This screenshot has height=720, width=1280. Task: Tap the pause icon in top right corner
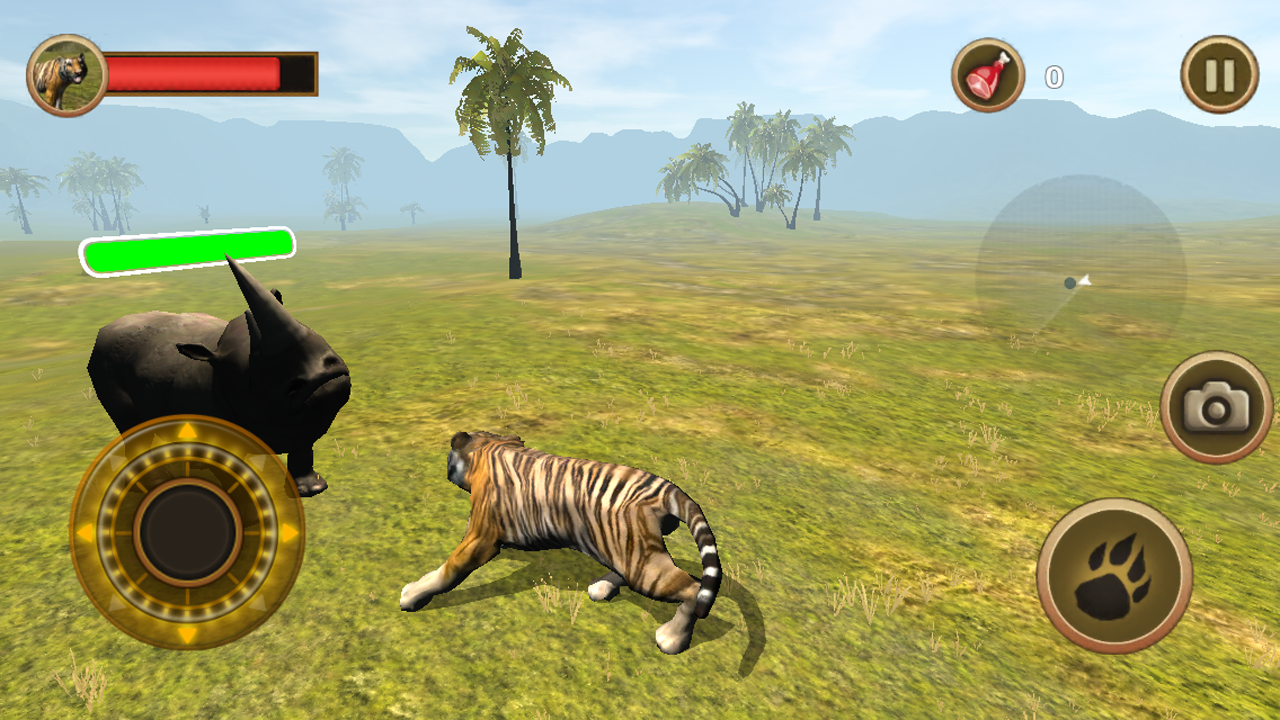1221,72
